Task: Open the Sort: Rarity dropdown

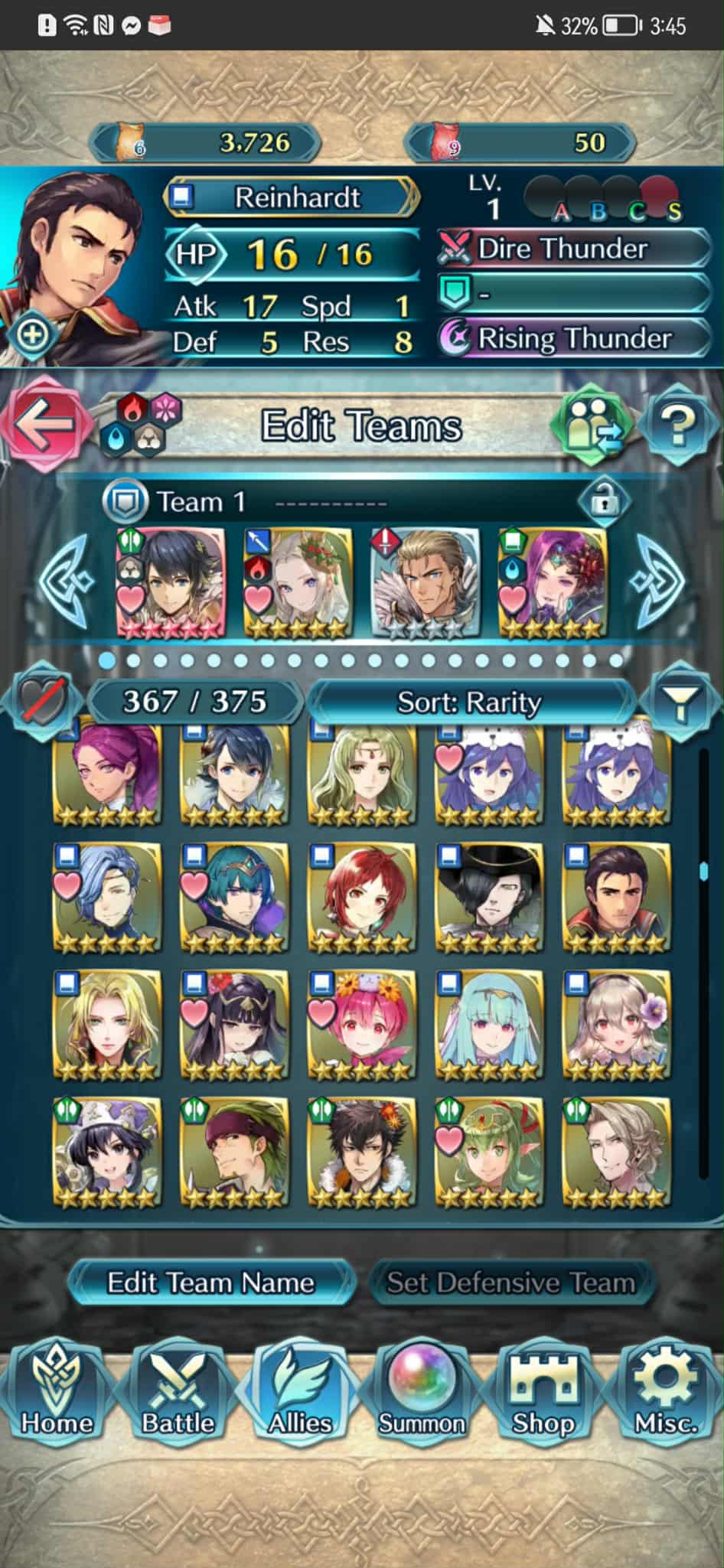Action: (x=468, y=702)
